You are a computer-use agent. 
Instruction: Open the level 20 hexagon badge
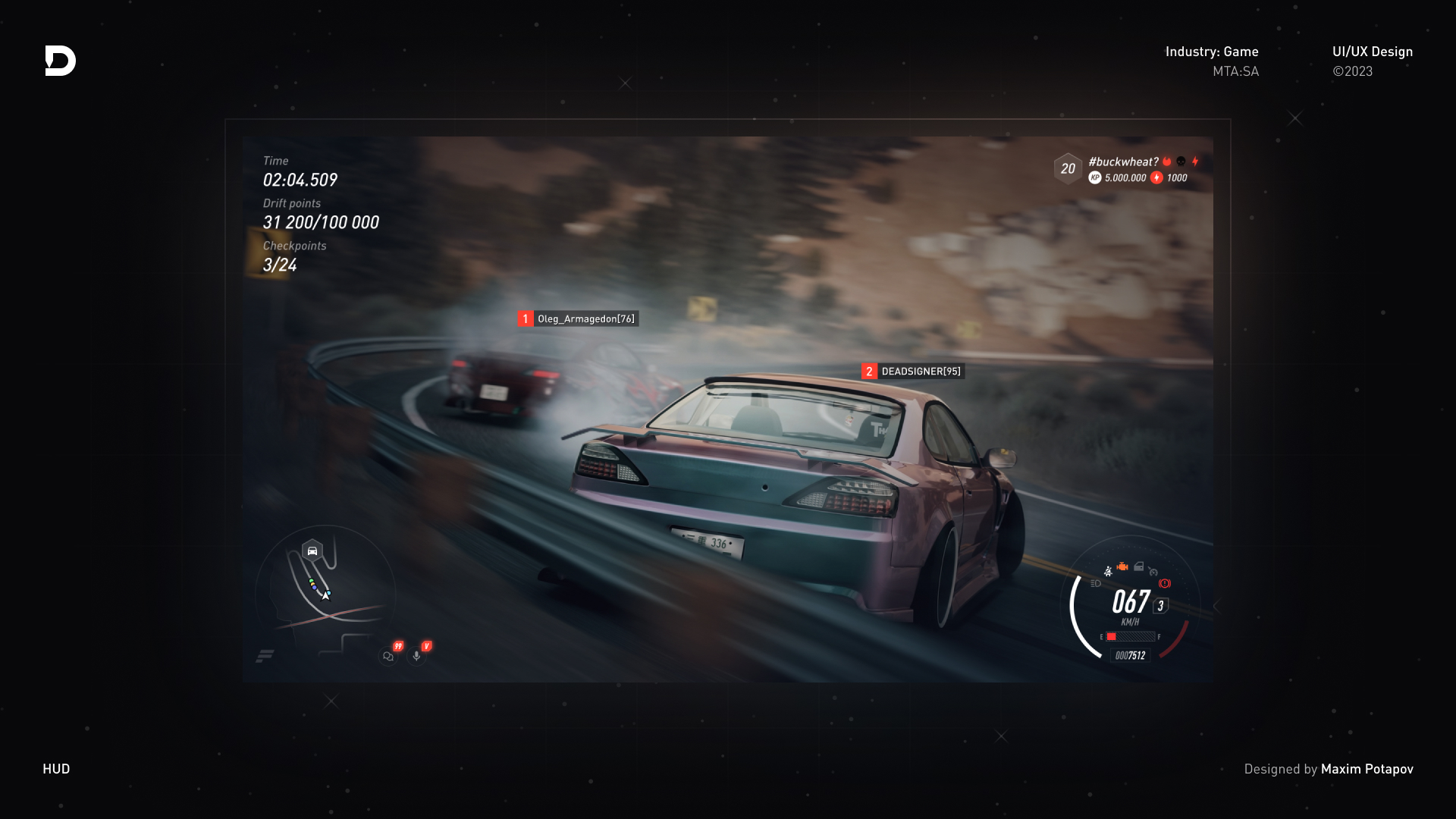pyautogui.click(x=1068, y=169)
